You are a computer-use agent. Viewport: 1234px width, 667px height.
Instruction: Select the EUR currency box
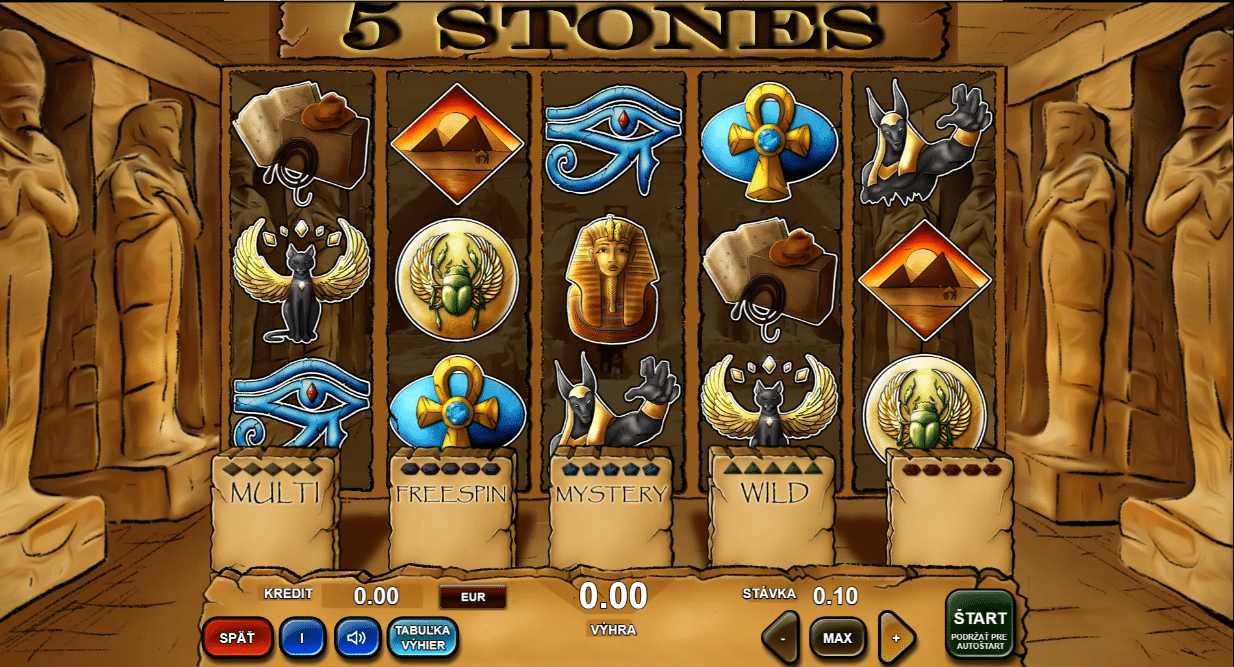pos(473,597)
